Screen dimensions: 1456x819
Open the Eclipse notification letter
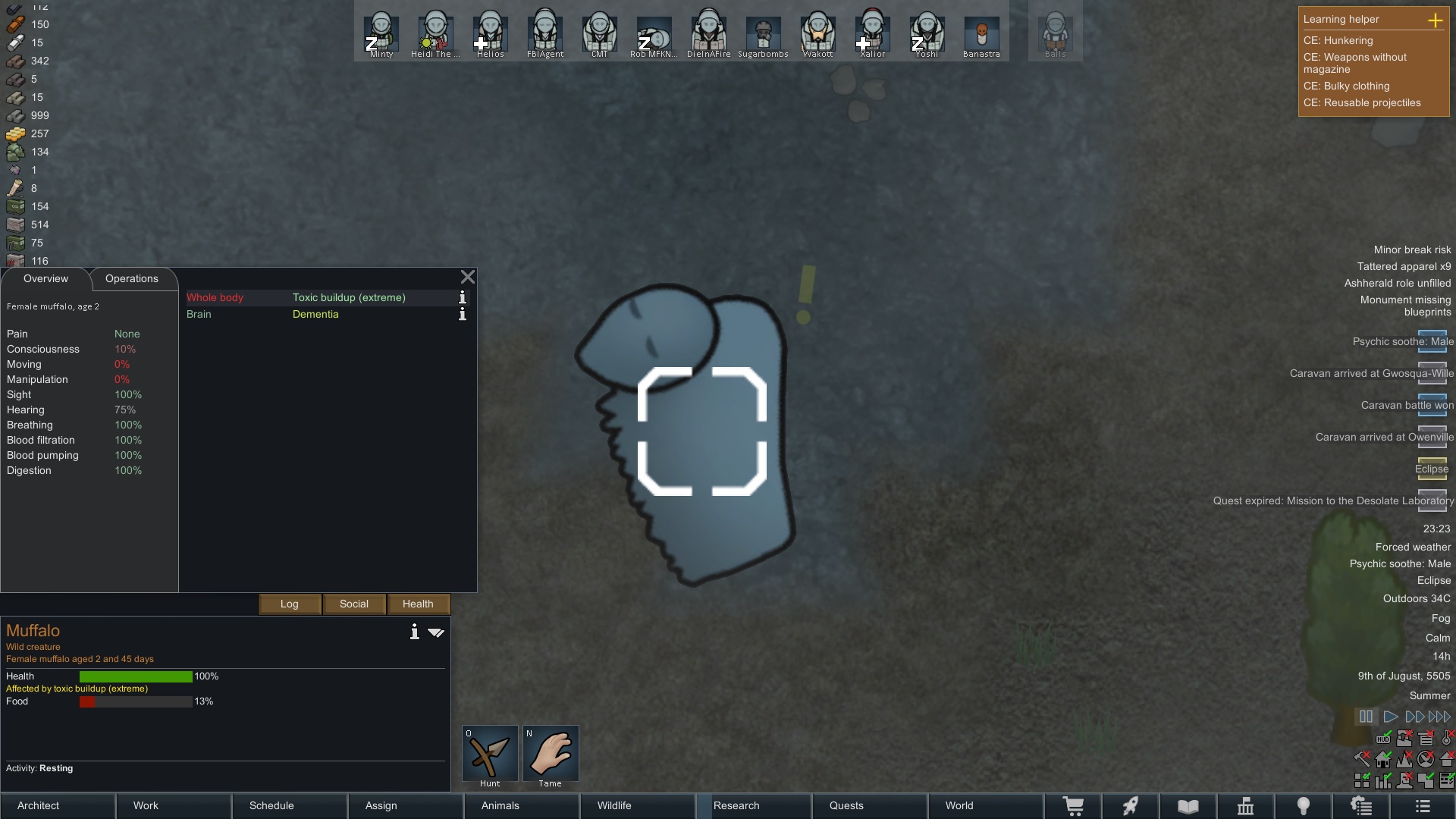tap(1432, 466)
